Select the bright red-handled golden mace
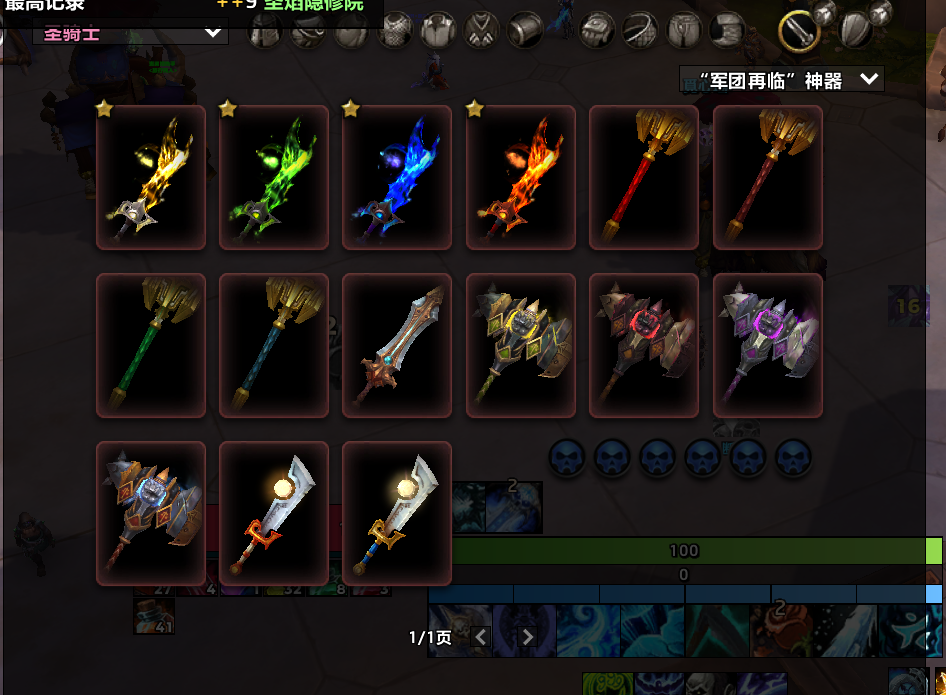This screenshot has width=946, height=695. 644,177
